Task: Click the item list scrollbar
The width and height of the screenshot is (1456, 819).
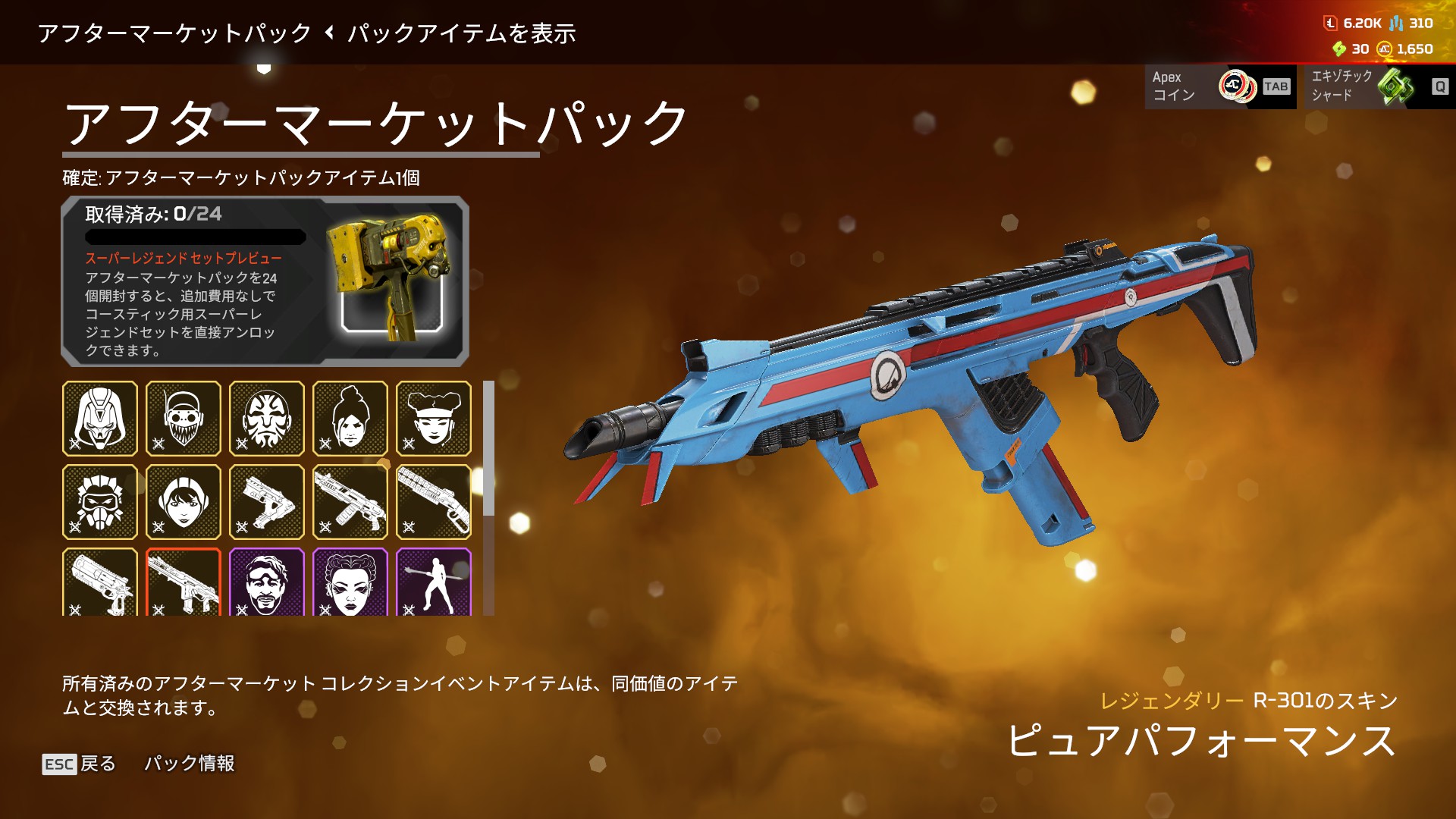Action: 489,449
